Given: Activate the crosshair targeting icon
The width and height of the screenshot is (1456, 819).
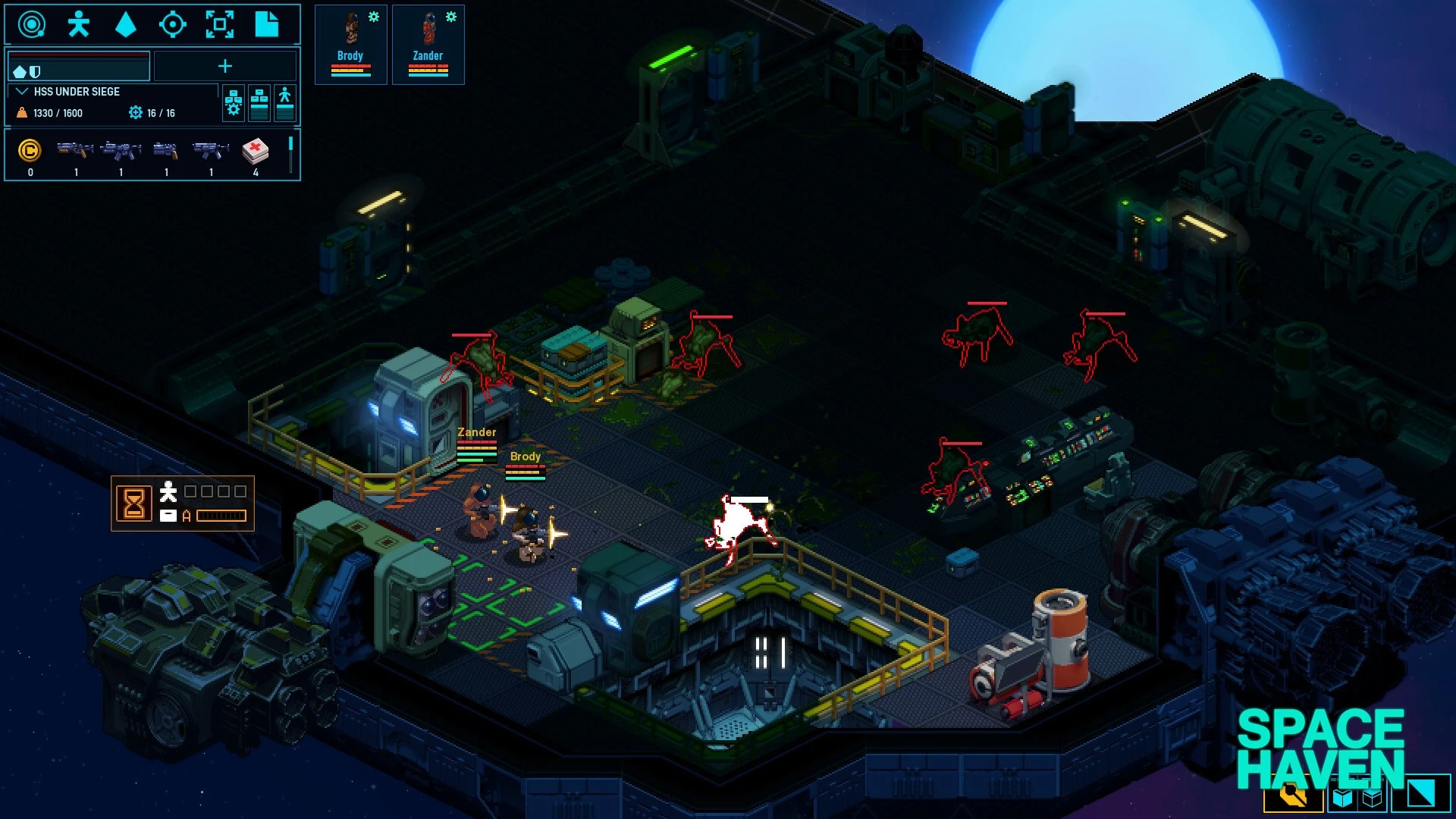Looking at the screenshot, I should pos(172,25).
